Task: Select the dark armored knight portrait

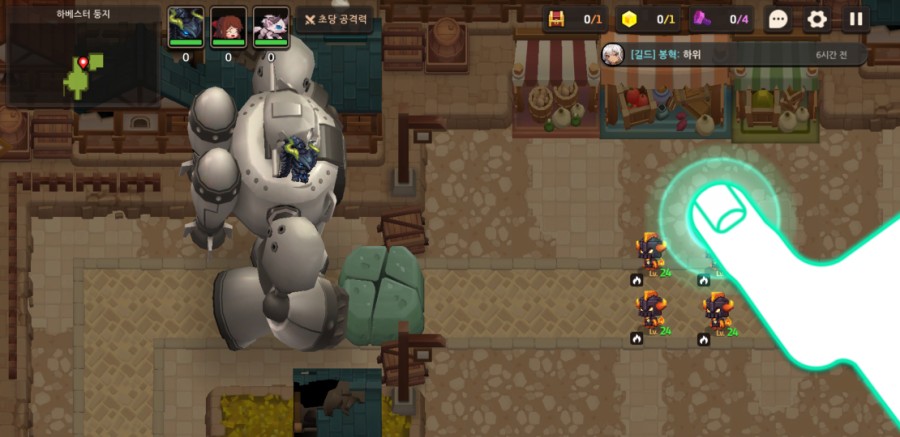Action: point(186,27)
